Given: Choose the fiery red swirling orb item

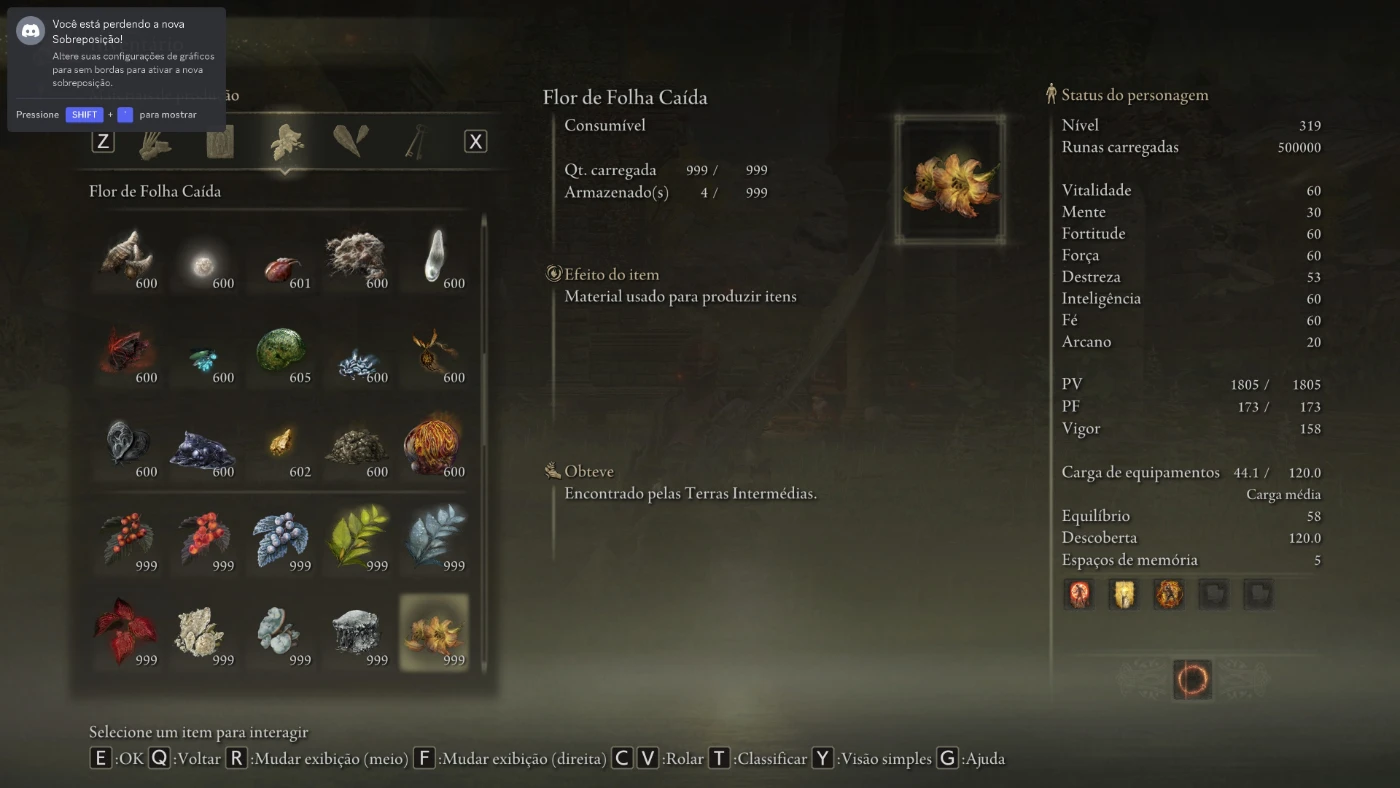Looking at the screenshot, I should [x=434, y=444].
